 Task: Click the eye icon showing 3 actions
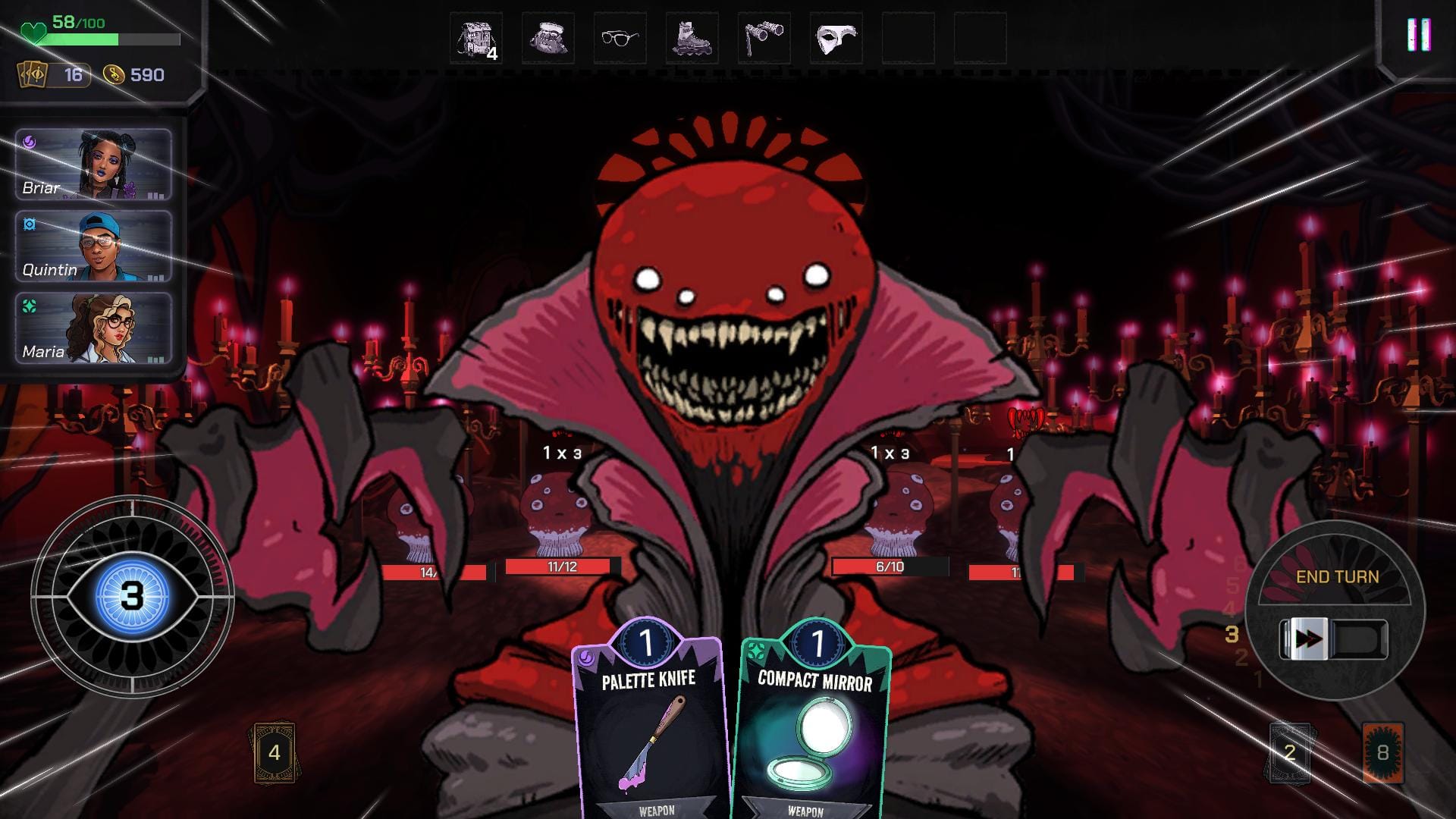(x=131, y=595)
